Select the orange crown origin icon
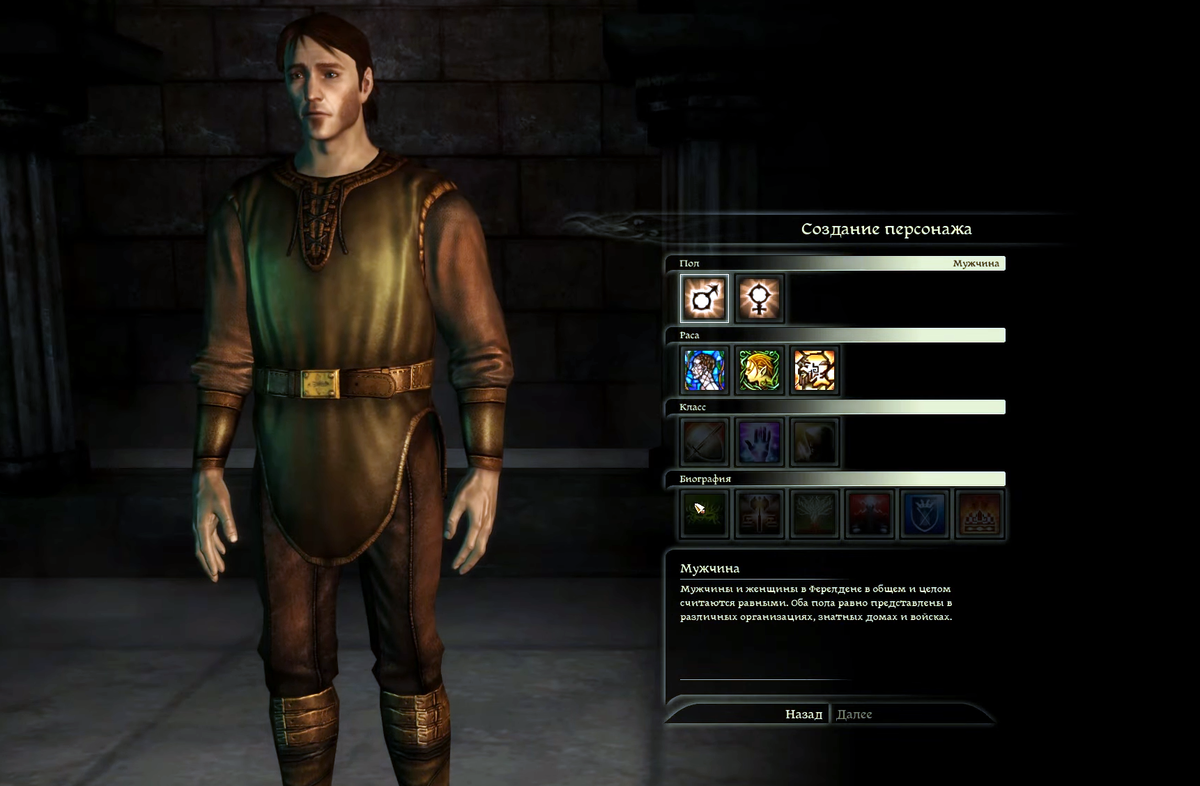 coord(980,514)
